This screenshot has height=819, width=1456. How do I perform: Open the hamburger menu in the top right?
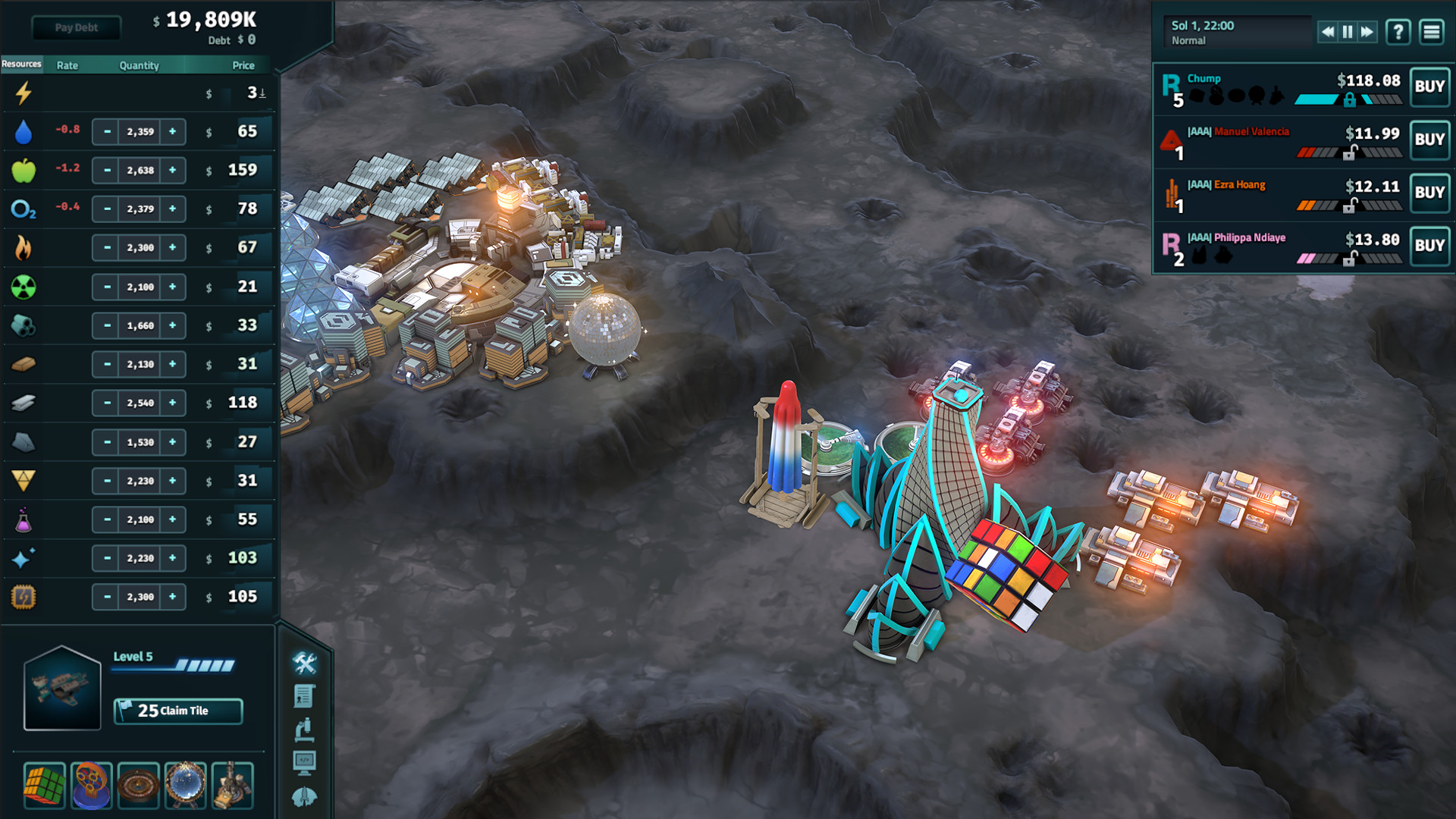pos(1431,32)
